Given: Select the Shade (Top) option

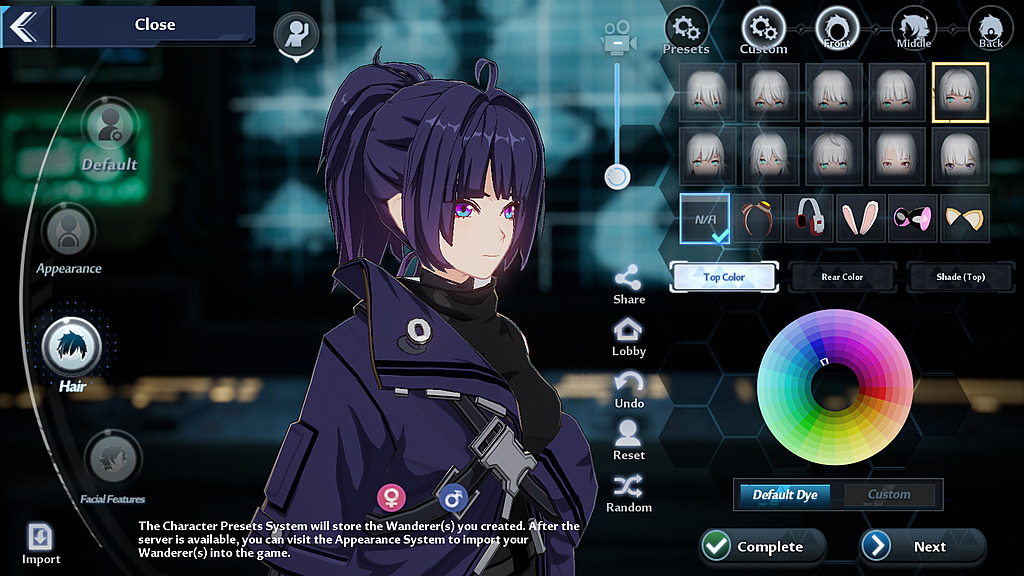Looking at the screenshot, I should click(960, 277).
